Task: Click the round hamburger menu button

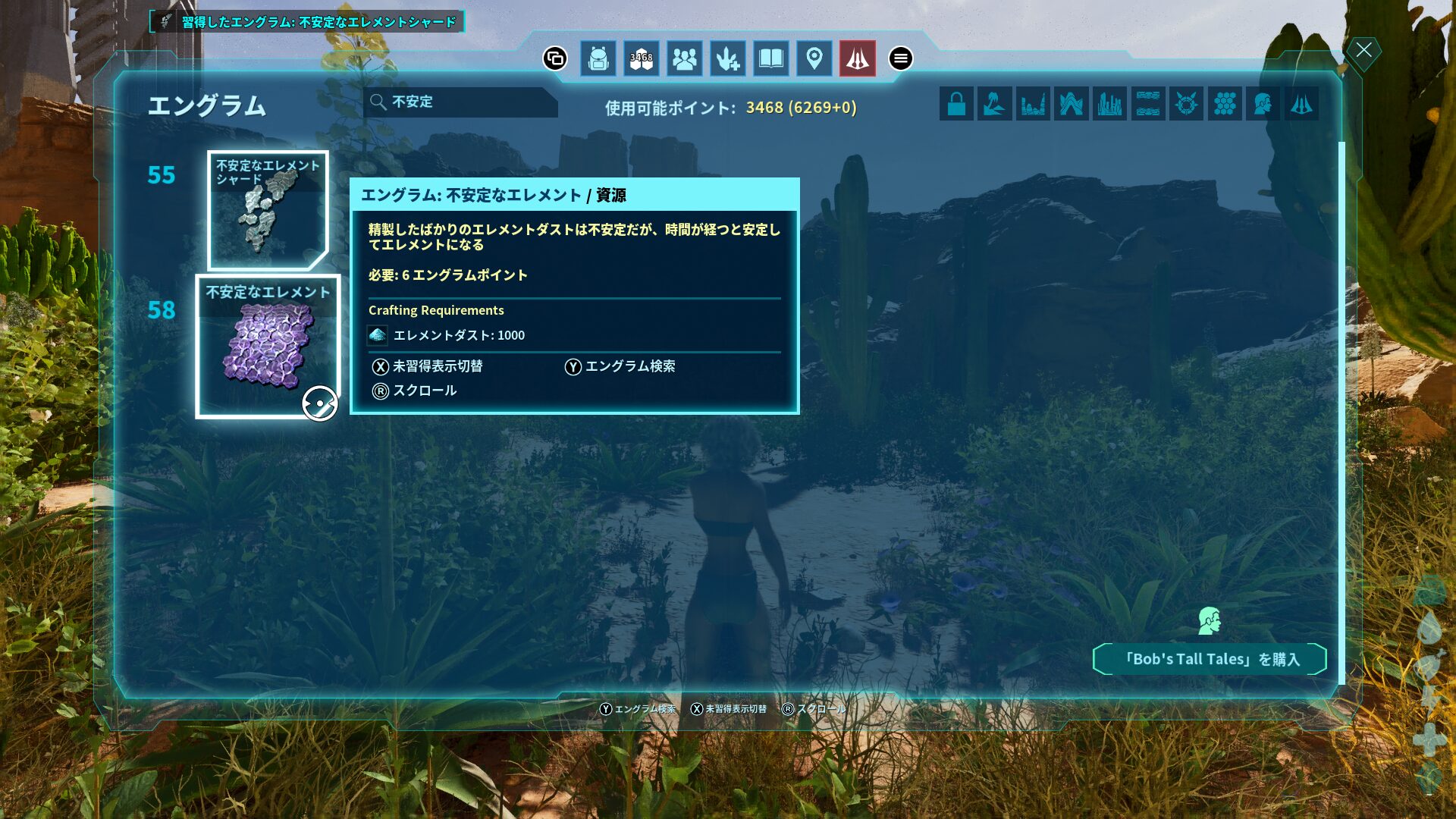Action: coord(901,58)
